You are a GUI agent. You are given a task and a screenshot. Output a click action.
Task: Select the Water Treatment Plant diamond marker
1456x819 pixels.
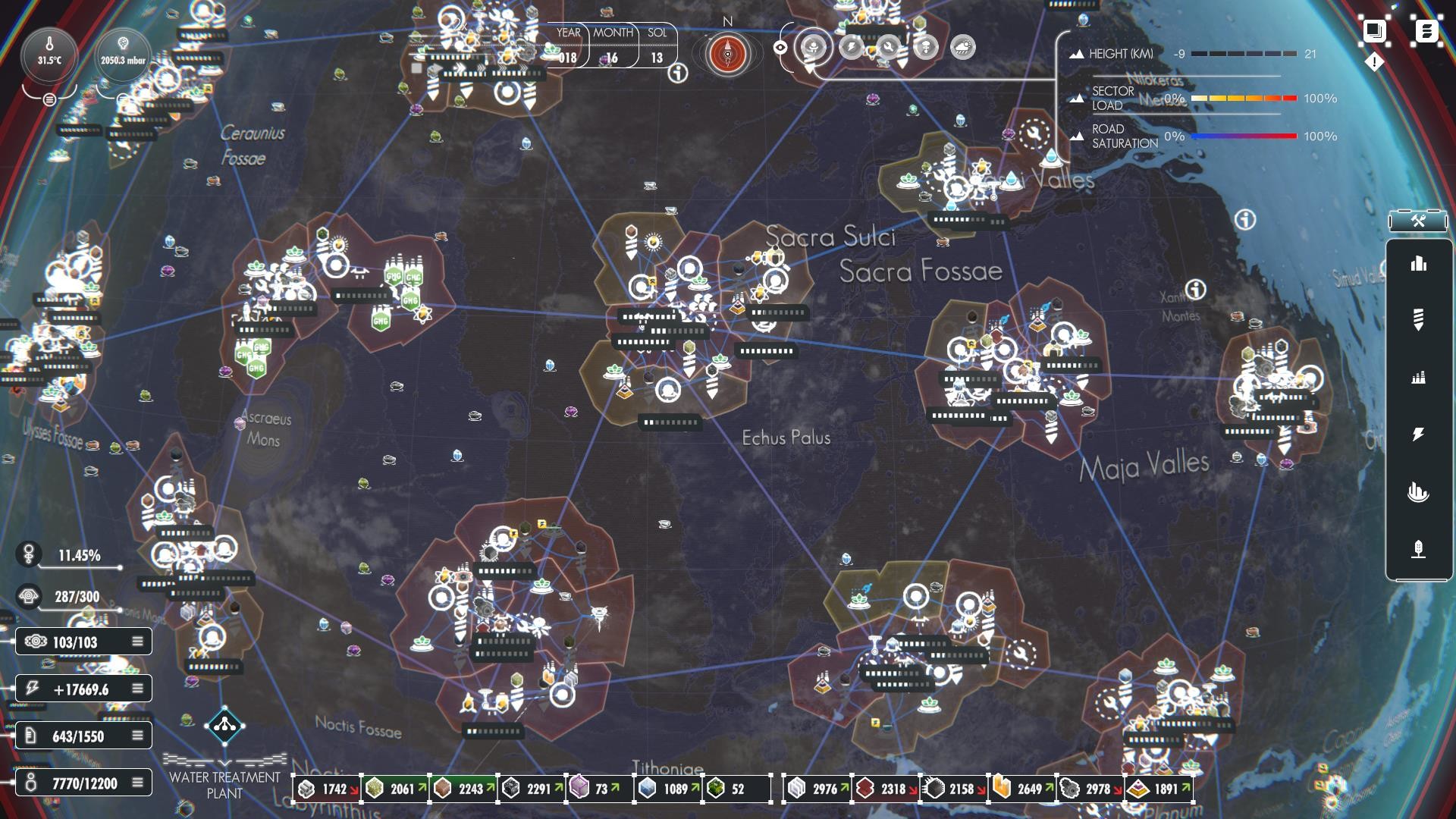[x=224, y=726]
